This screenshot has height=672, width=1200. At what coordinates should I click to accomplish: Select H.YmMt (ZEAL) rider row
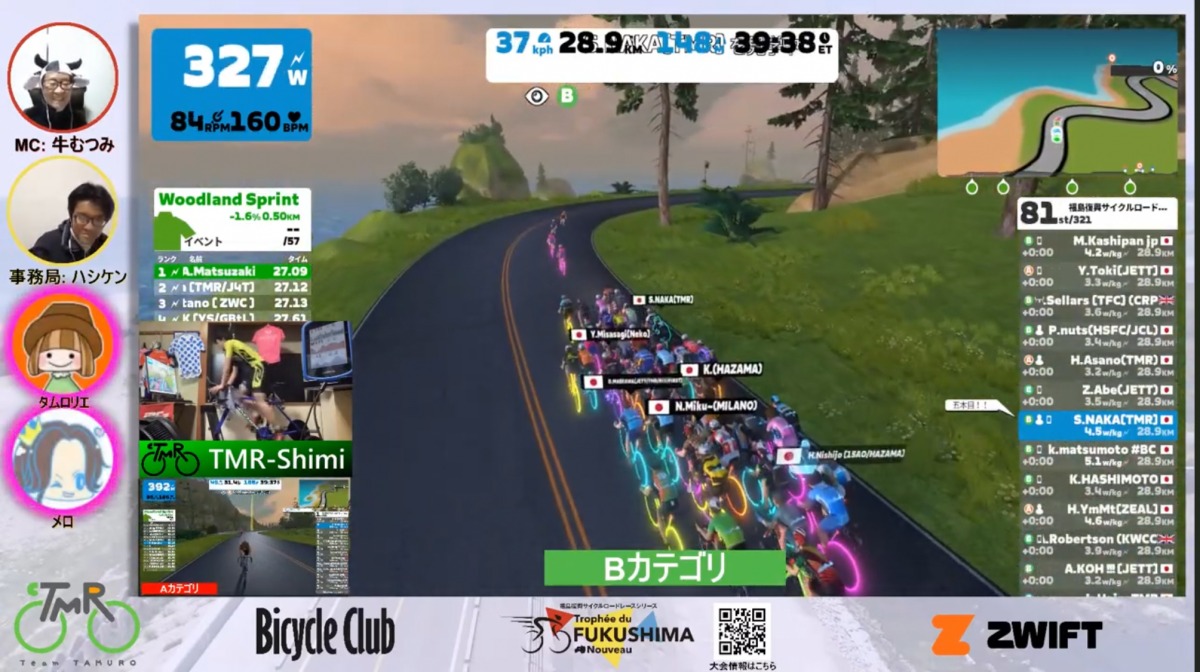pos(1097,516)
